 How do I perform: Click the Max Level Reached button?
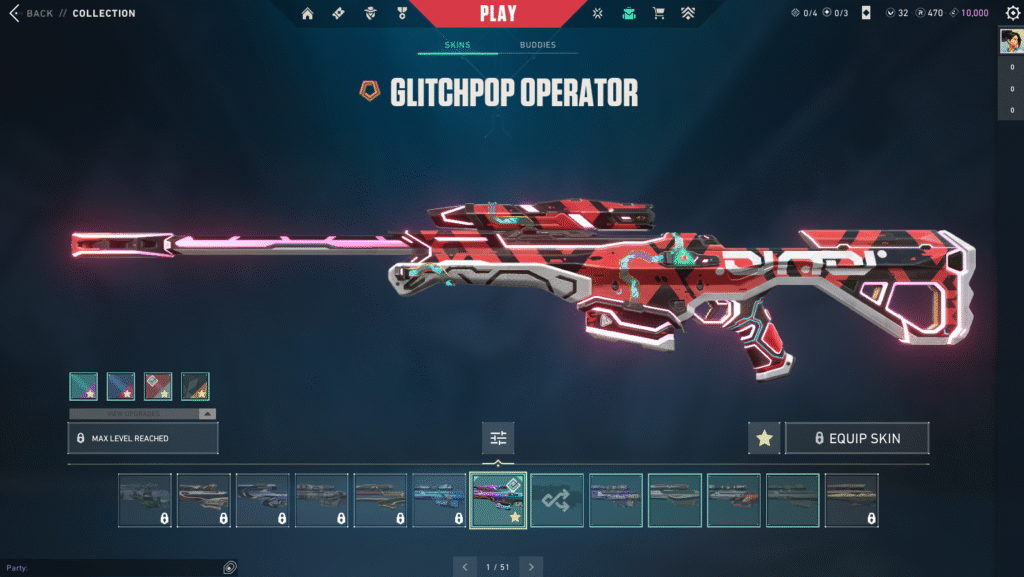click(x=142, y=438)
